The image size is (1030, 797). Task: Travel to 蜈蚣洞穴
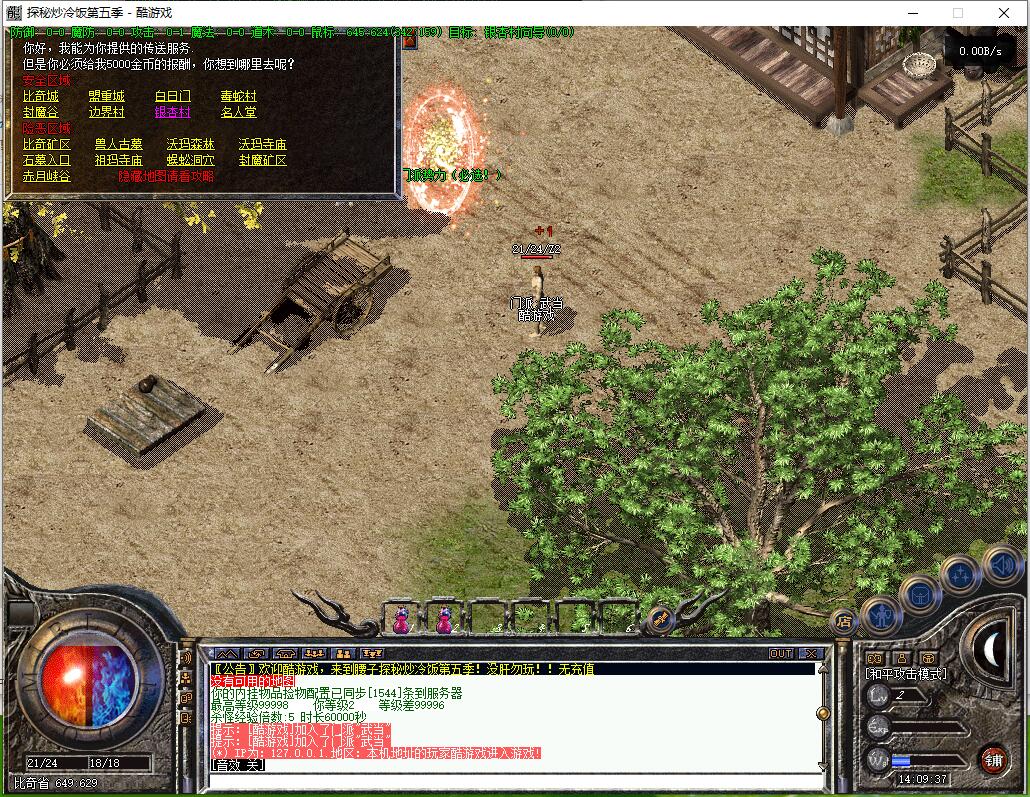(190, 160)
